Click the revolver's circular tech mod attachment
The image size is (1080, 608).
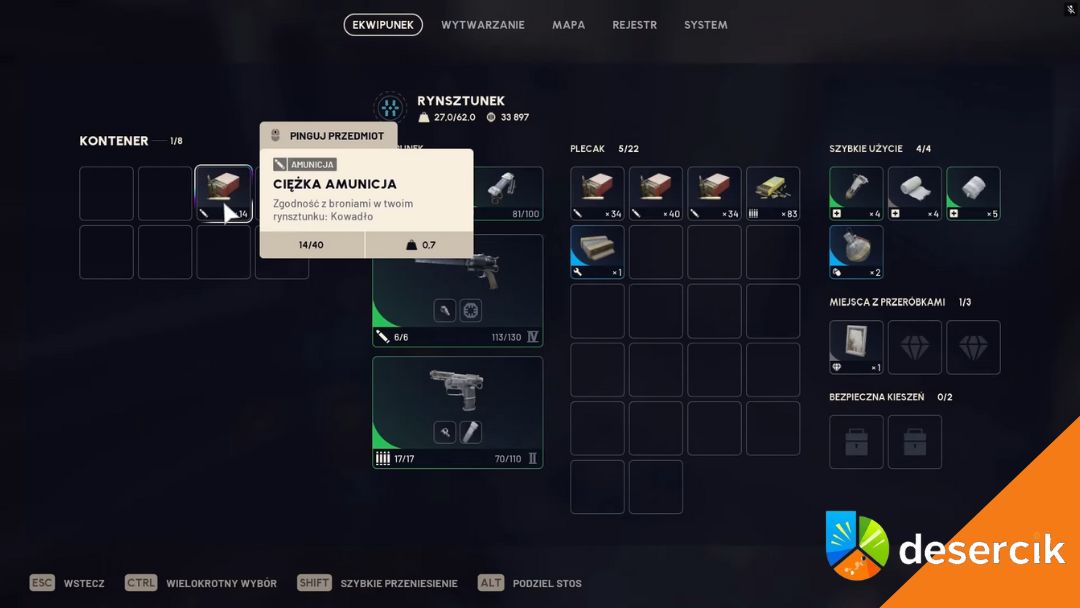tap(471, 311)
